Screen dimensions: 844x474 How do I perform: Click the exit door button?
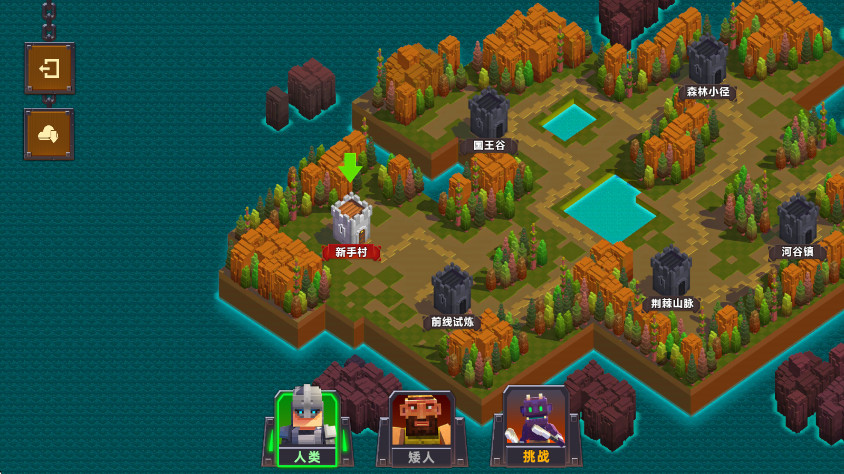click(49, 69)
